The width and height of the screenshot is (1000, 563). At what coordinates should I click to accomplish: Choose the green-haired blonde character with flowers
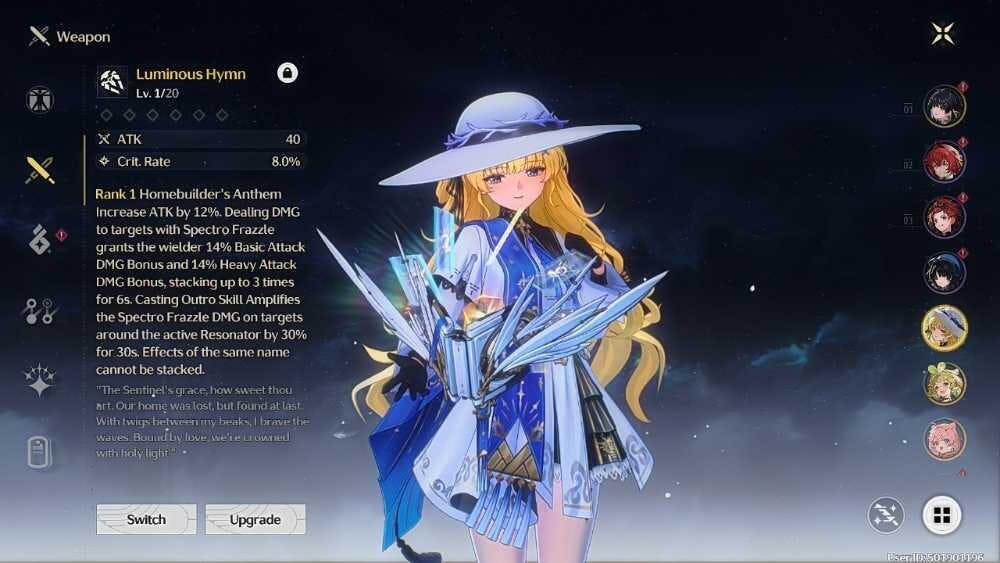[944, 383]
